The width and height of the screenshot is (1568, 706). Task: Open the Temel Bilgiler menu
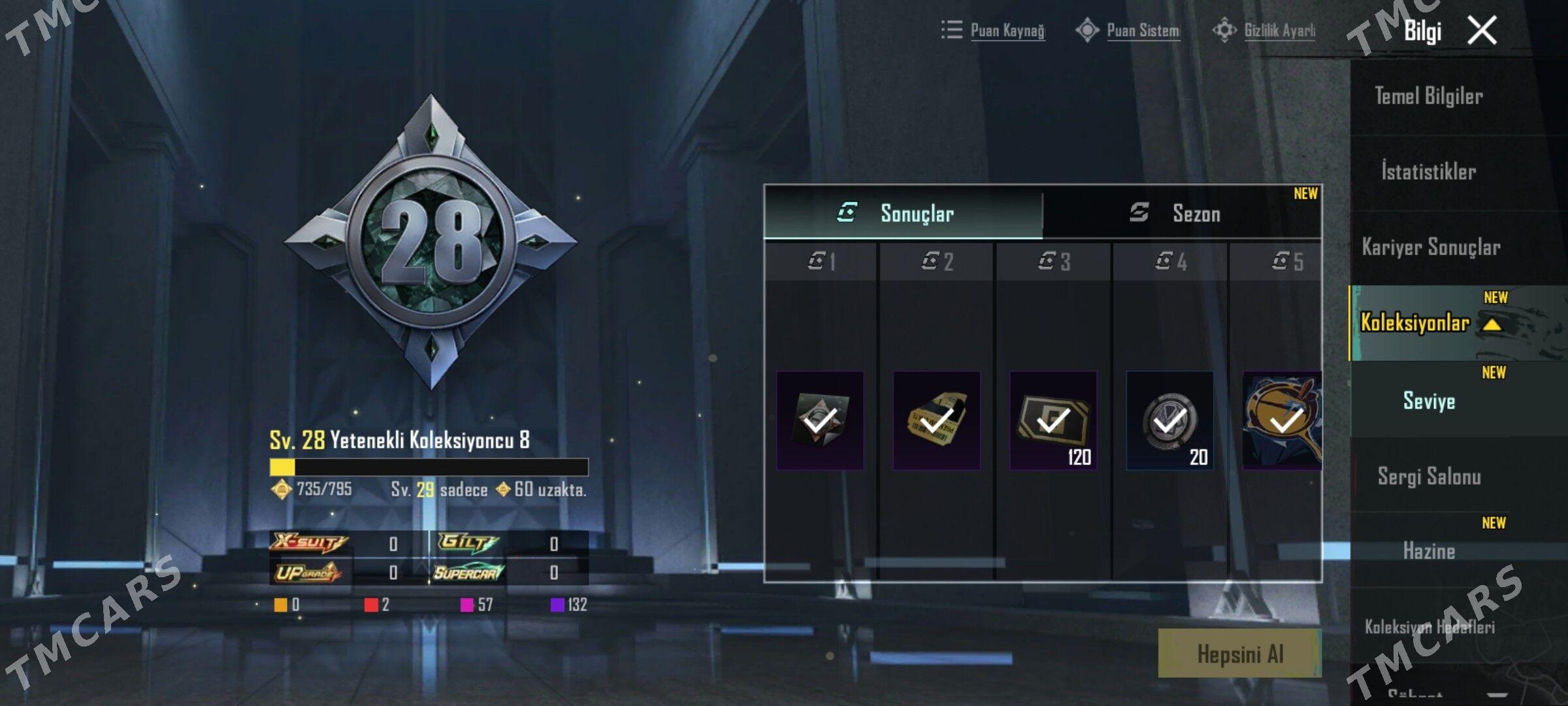(x=1429, y=97)
